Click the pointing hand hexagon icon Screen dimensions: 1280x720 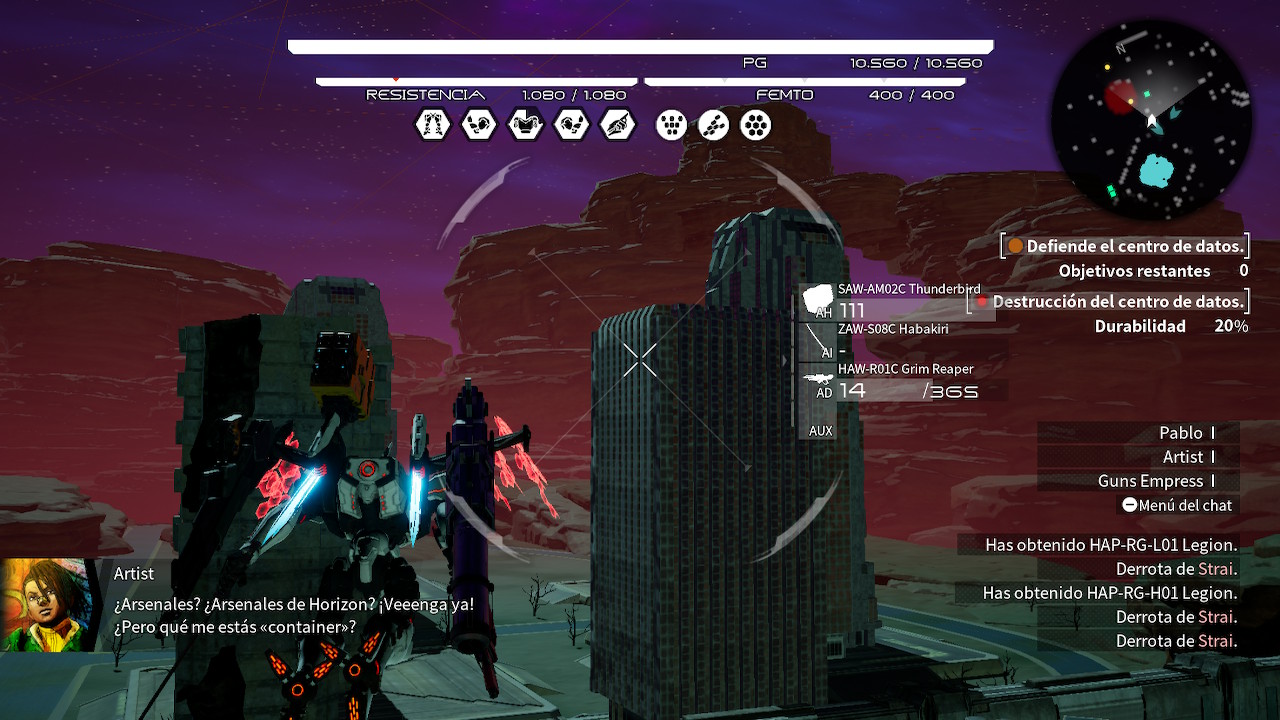pos(618,125)
